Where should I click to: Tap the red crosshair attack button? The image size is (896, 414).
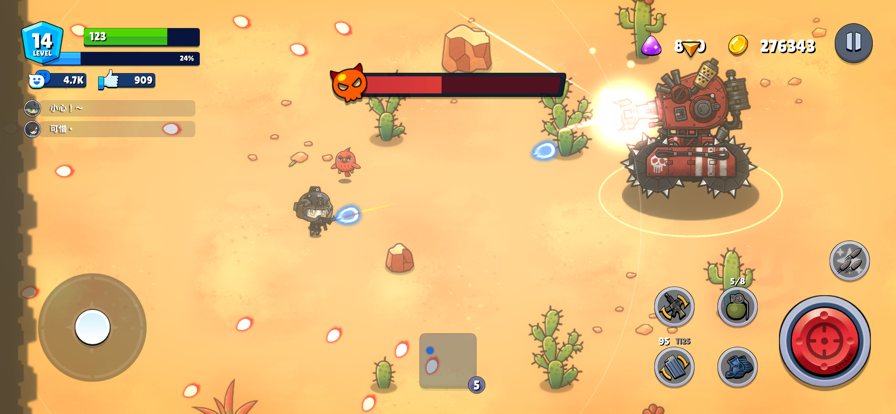(x=824, y=341)
